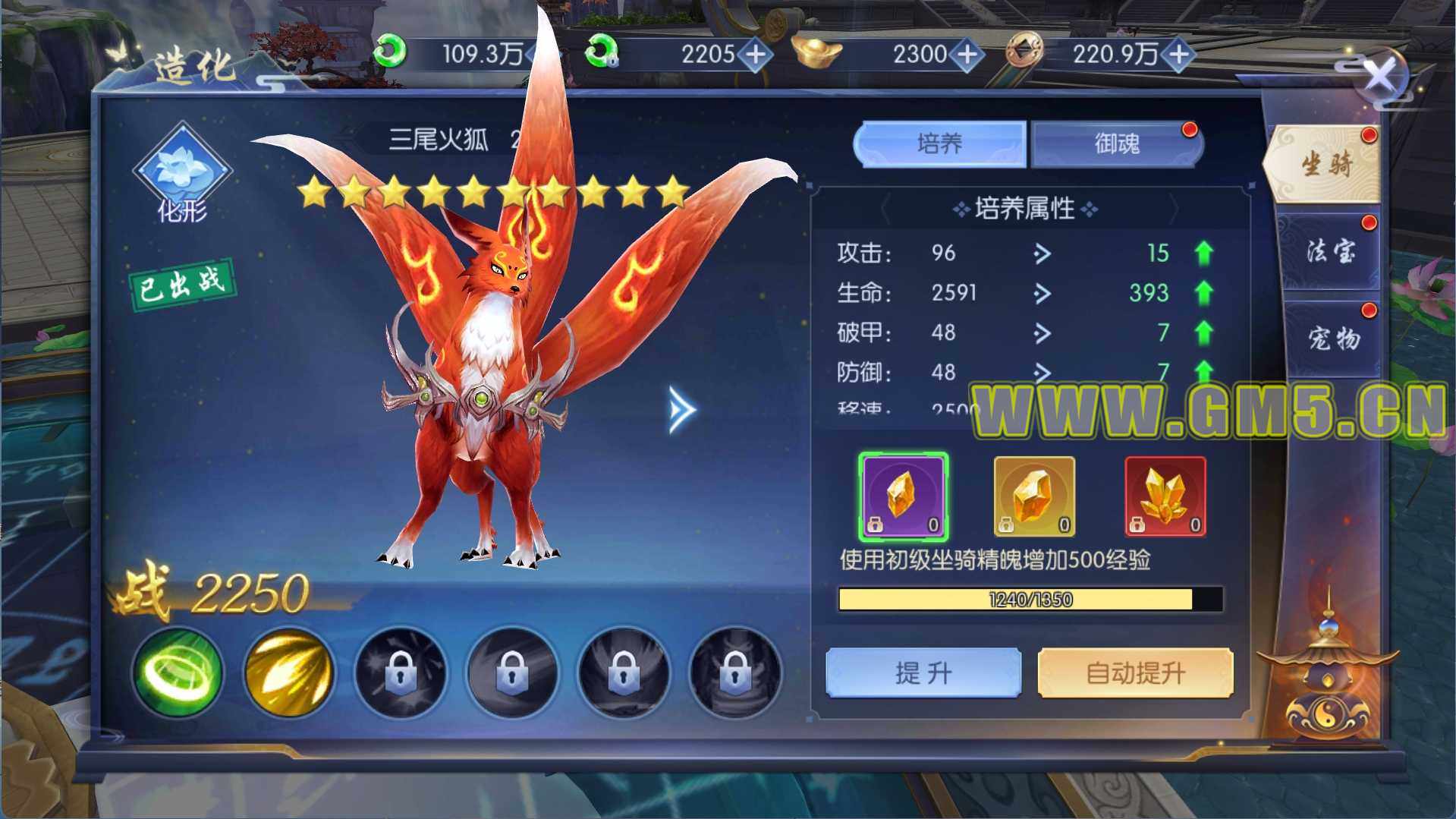
Task: Select the green ring skill icon
Action: tap(178, 673)
